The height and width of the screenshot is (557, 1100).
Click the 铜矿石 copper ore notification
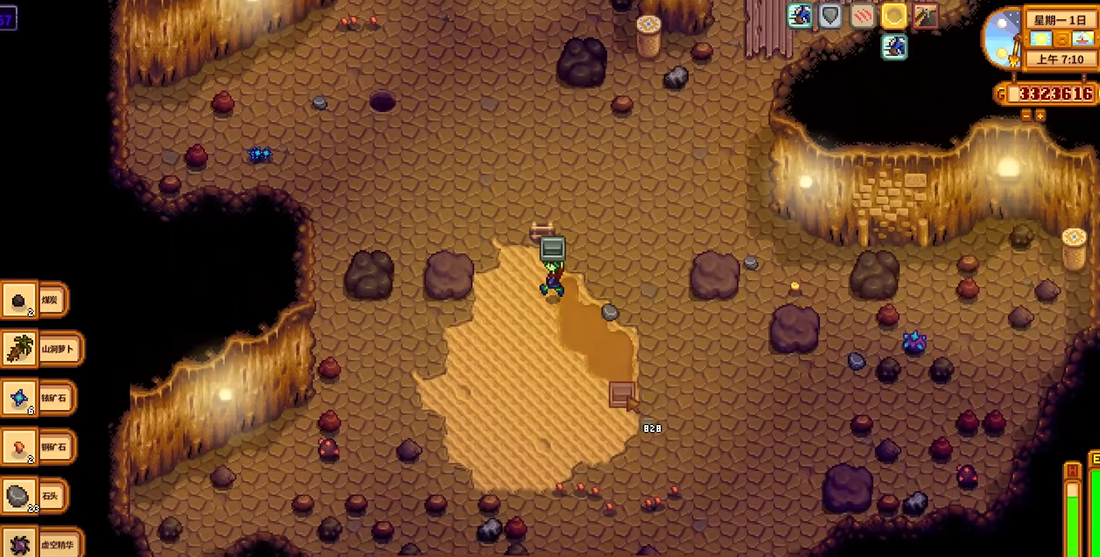pyautogui.click(x=37, y=447)
